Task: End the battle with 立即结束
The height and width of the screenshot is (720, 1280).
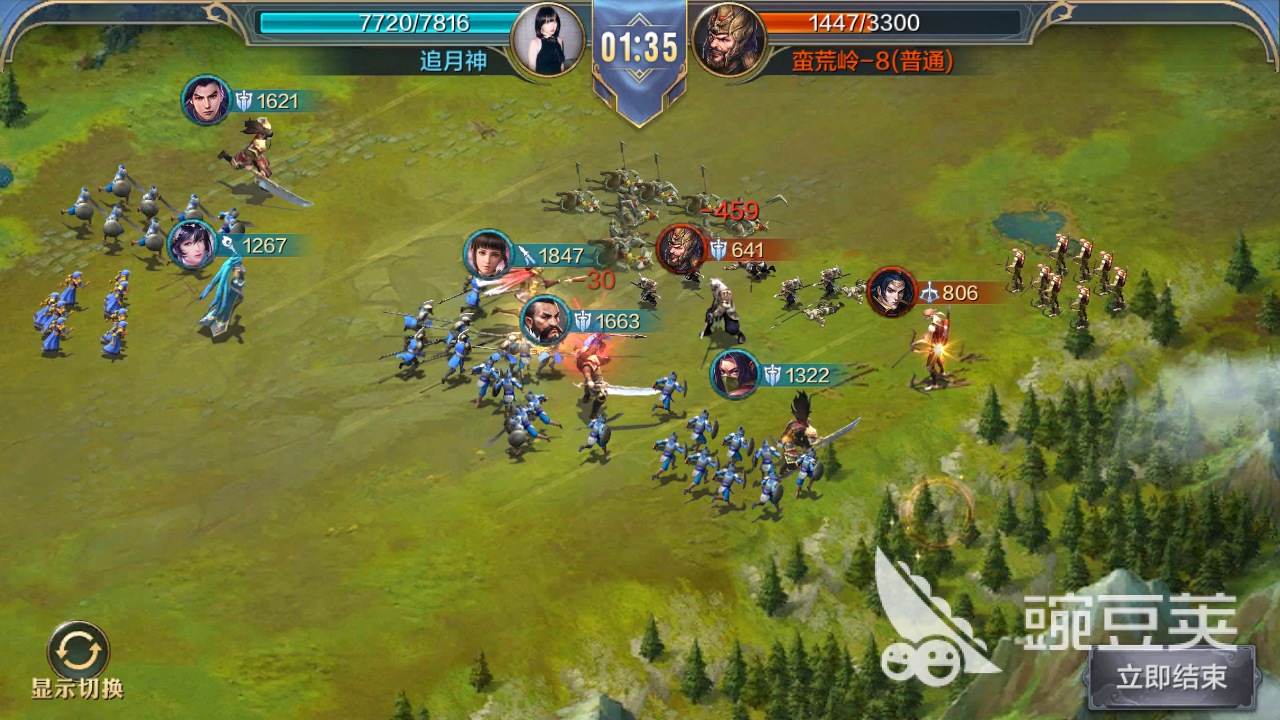Action: tap(1172, 677)
